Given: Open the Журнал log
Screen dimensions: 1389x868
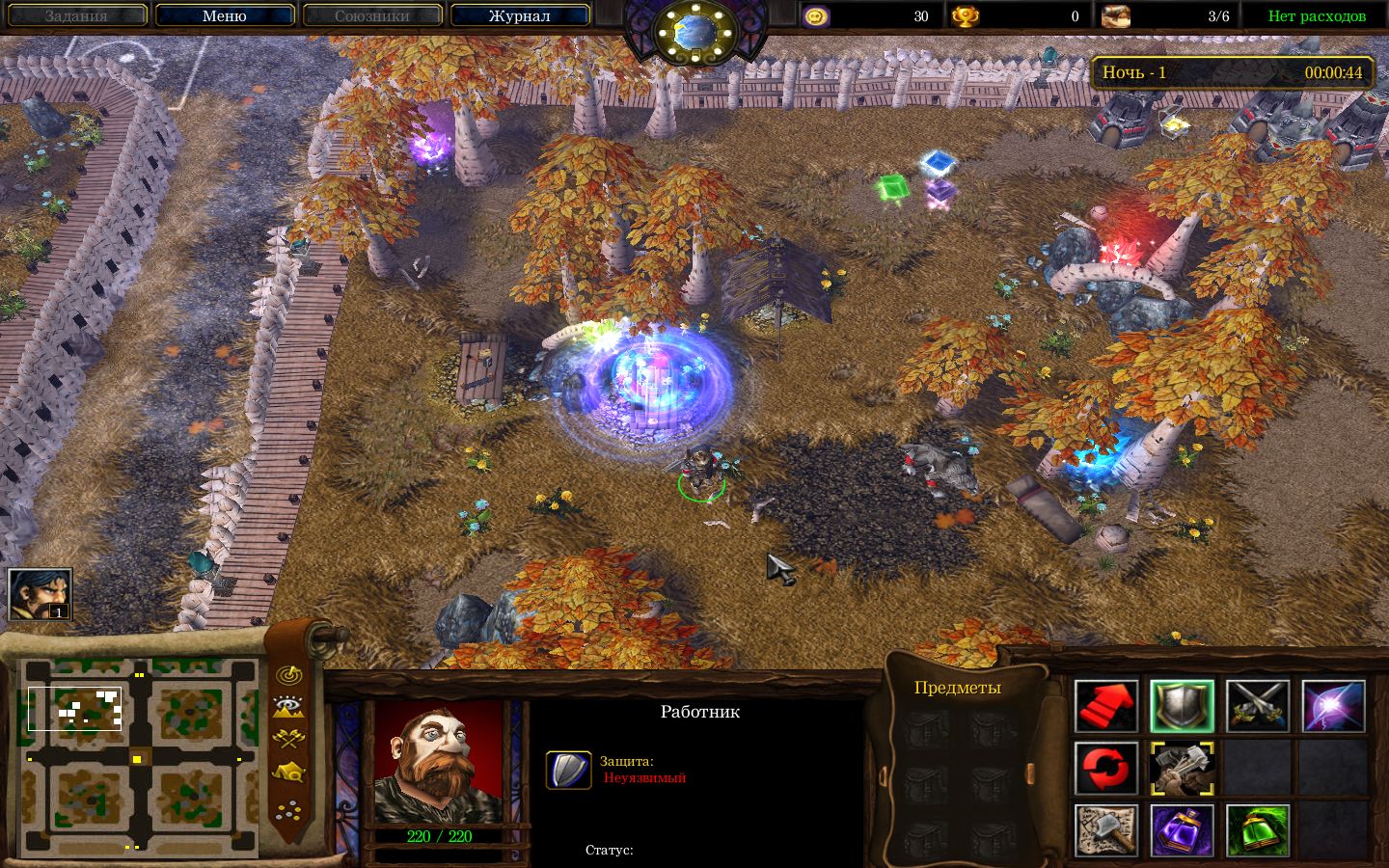Looking at the screenshot, I should coord(519,15).
